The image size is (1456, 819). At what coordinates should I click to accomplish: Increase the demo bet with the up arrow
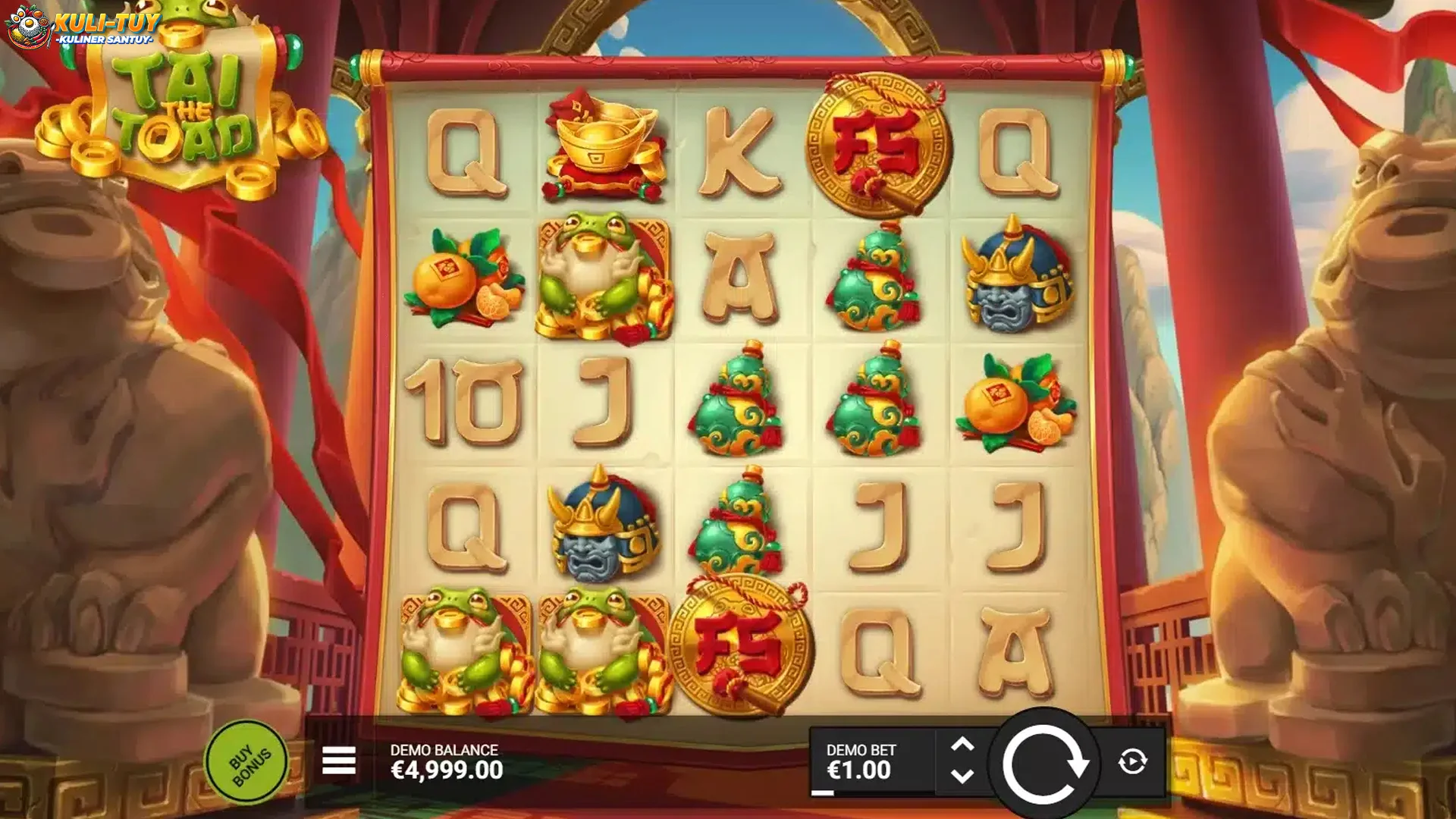962,745
